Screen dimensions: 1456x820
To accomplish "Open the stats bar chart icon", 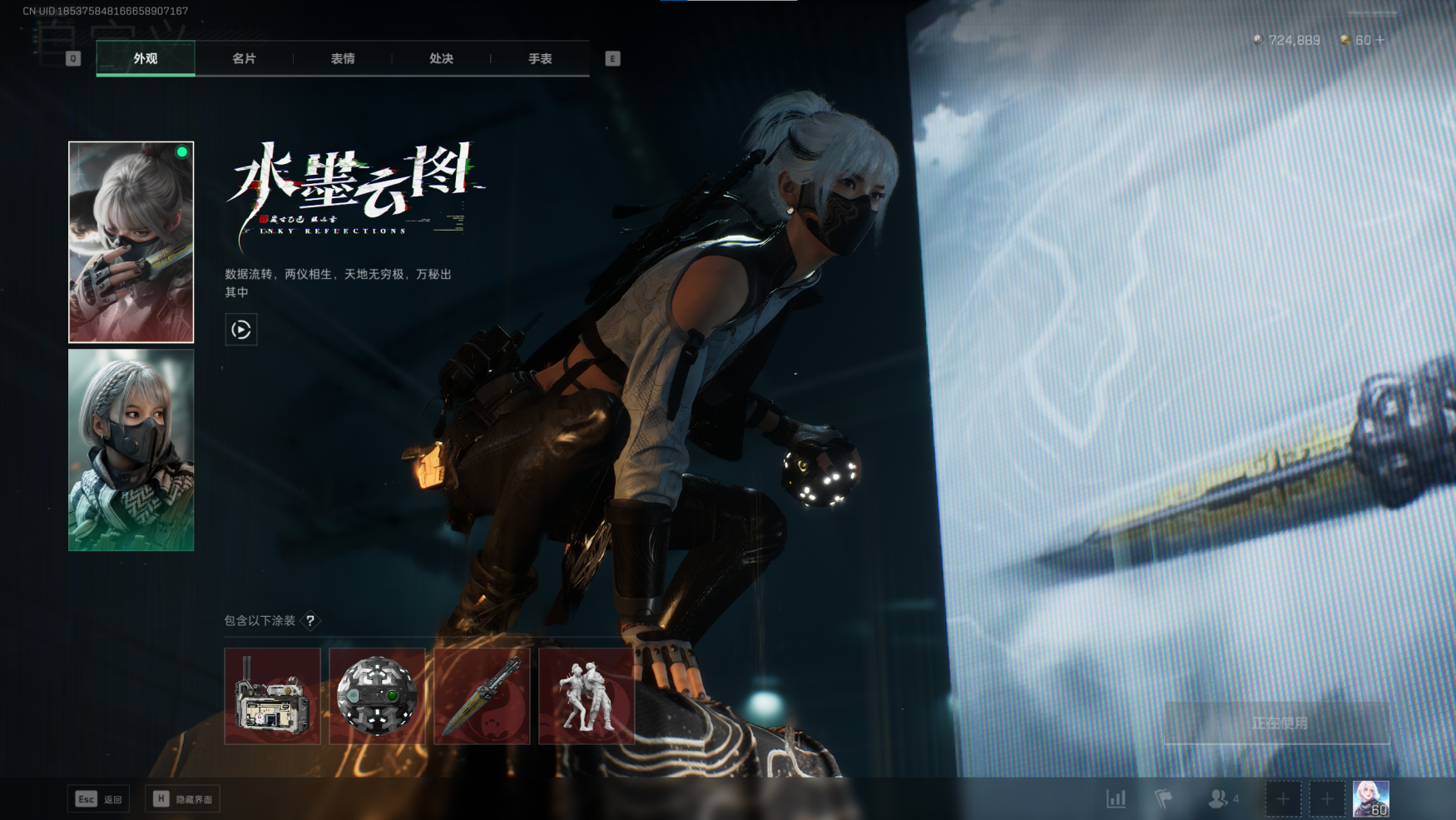I will 1117,799.
